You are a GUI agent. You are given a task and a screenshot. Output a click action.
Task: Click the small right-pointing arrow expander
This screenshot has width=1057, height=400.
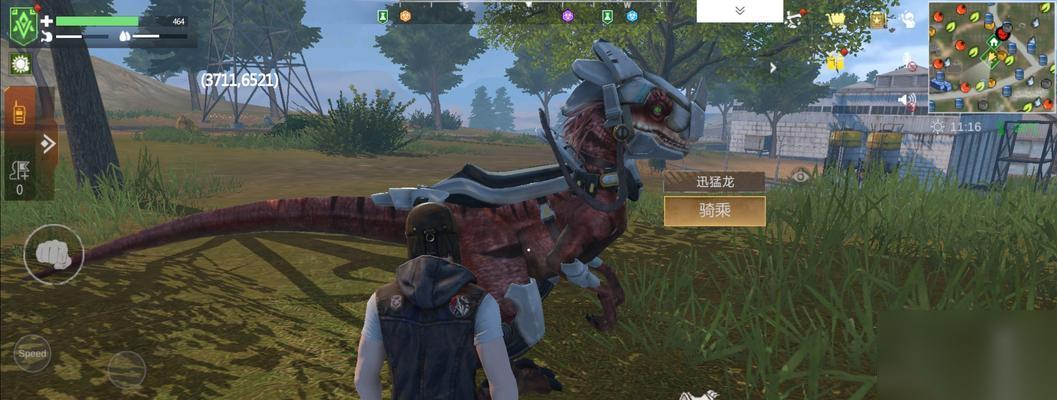point(773,67)
